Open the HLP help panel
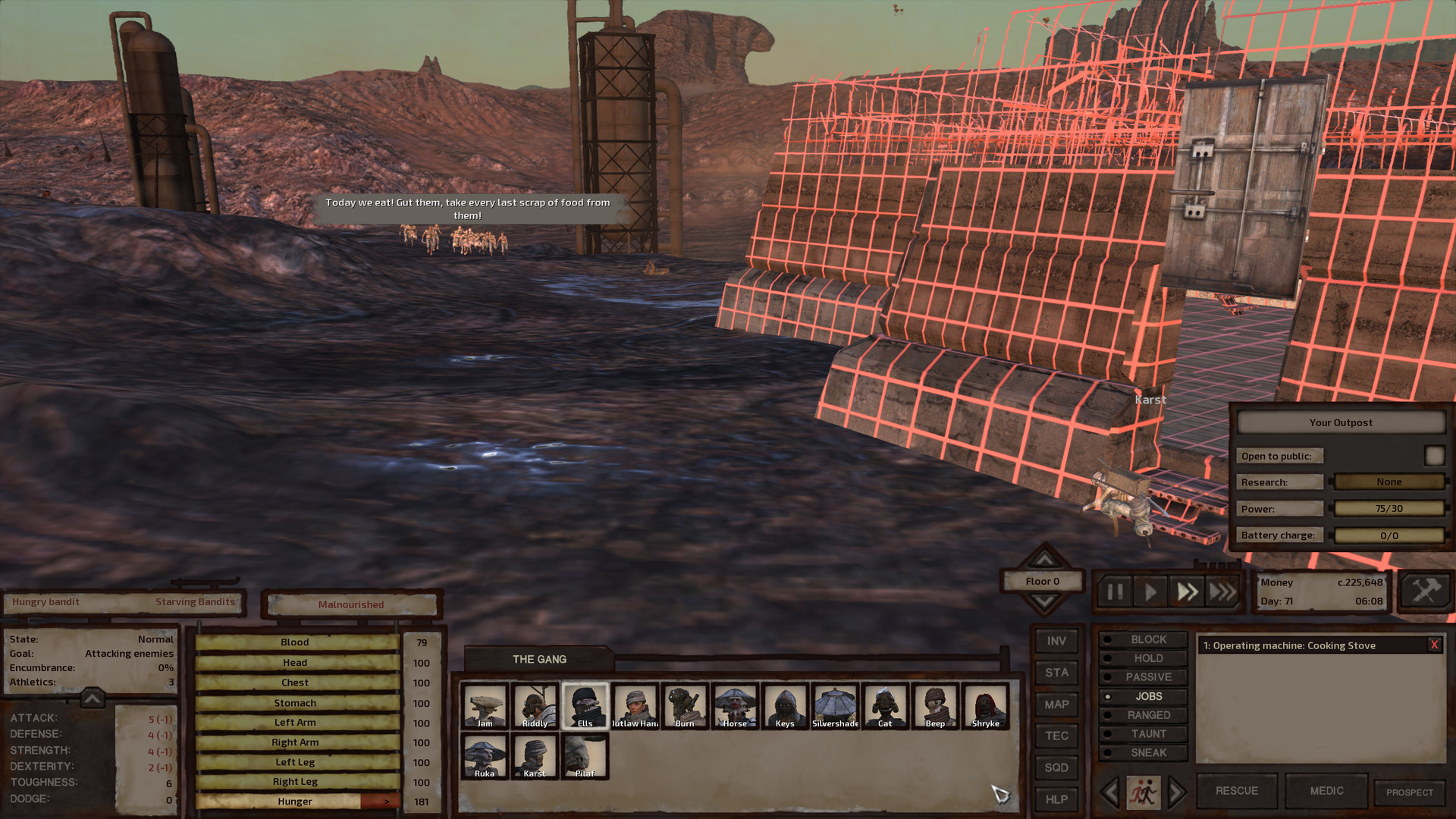This screenshot has width=1456, height=819. 1056,799
